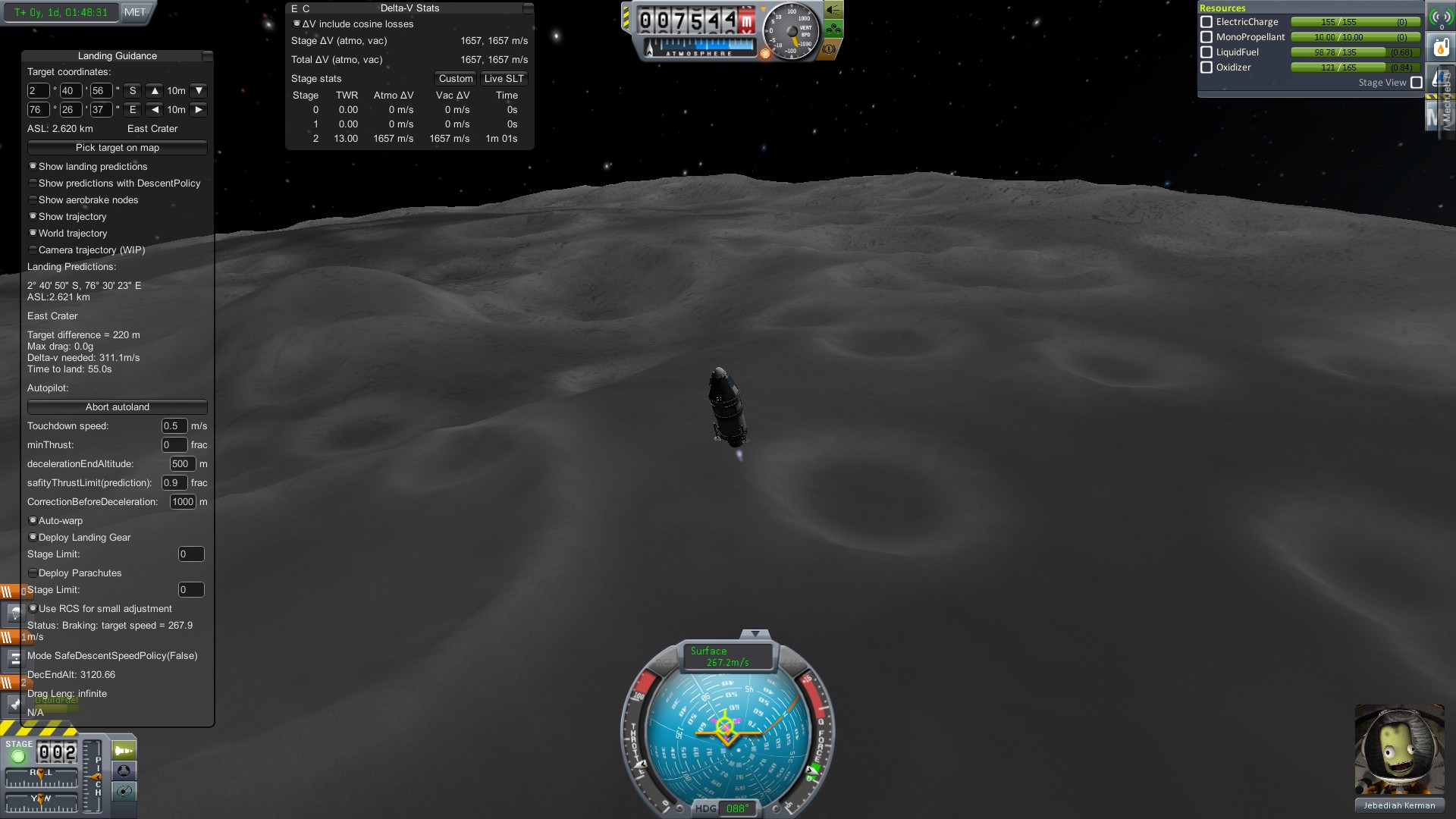Check the ElectricCharge resource box
This screenshot has height=819, width=1456.
click(1207, 22)
